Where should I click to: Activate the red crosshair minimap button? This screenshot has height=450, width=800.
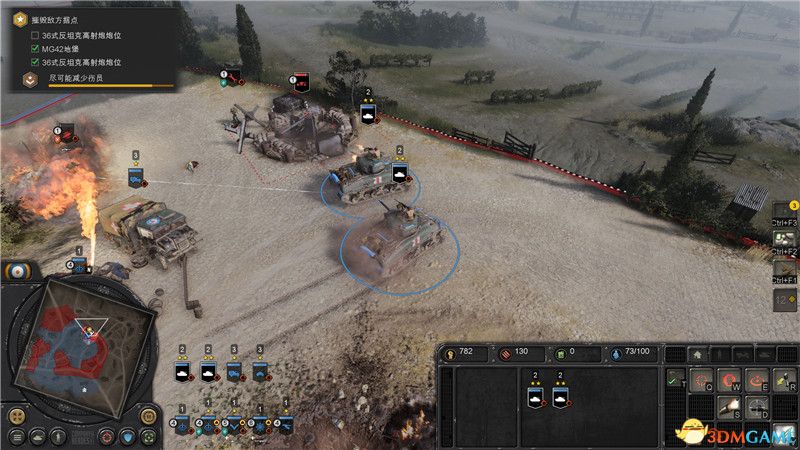[107, 437]
